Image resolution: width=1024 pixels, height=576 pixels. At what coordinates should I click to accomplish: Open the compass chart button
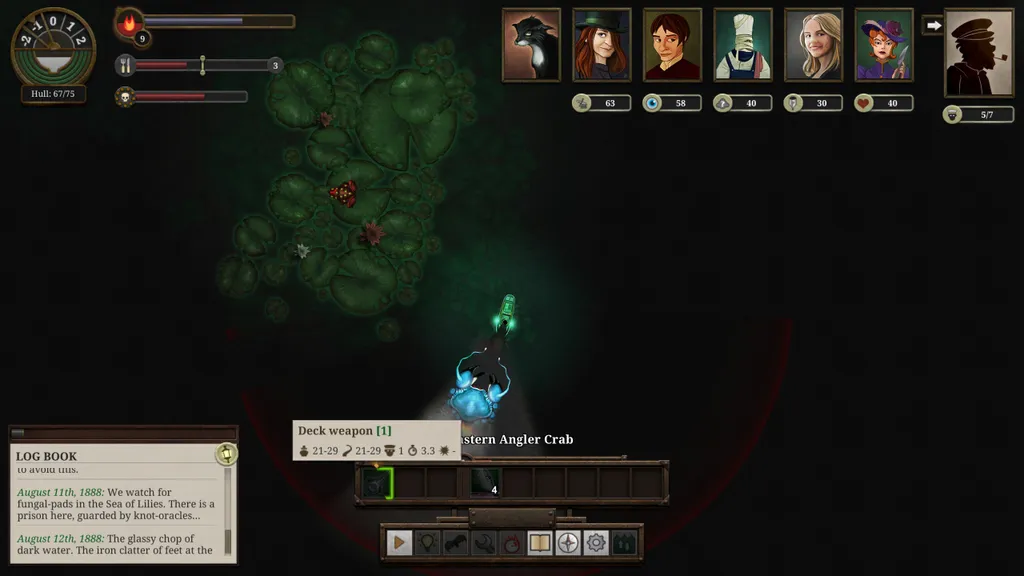coord(568,543)
